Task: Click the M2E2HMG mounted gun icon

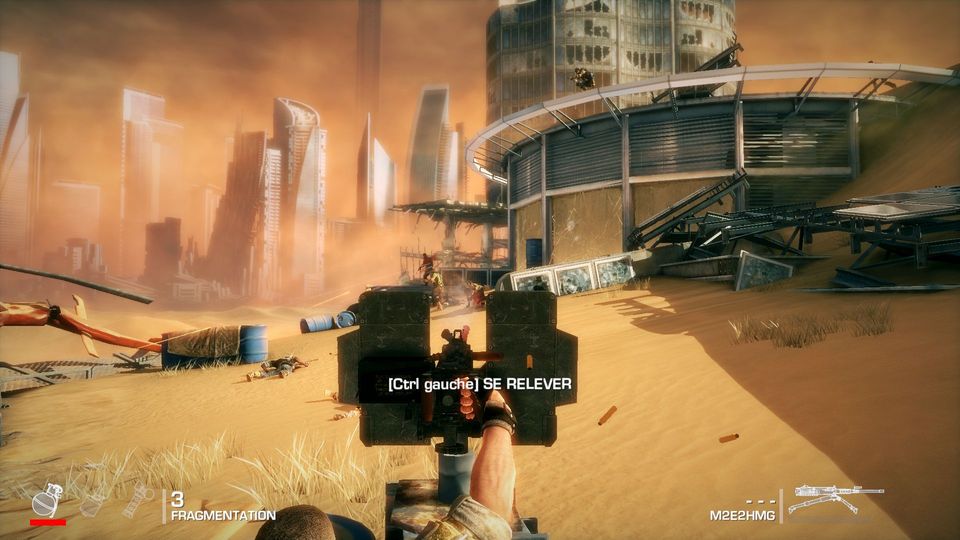Action: tap(834, 499)
